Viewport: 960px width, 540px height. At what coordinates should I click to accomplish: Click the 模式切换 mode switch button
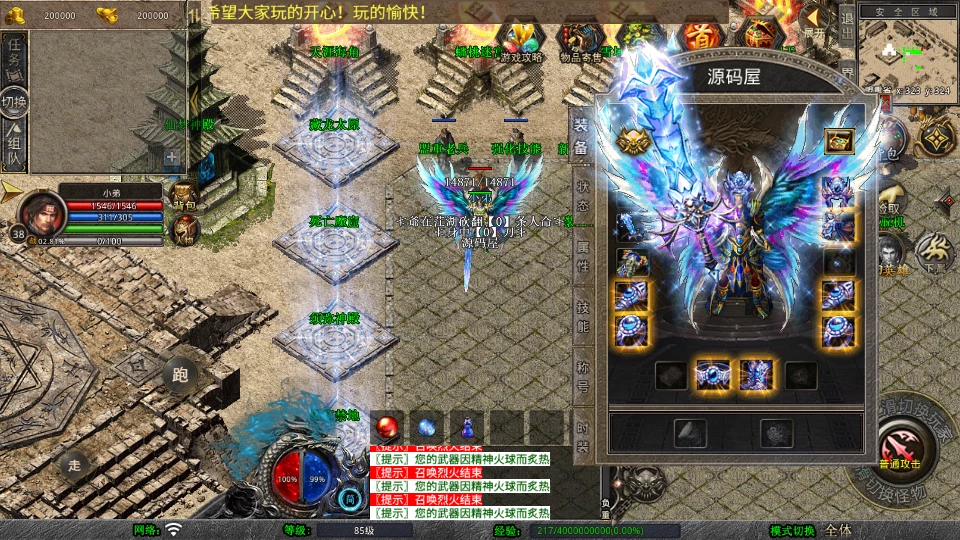tap(792, 530)
